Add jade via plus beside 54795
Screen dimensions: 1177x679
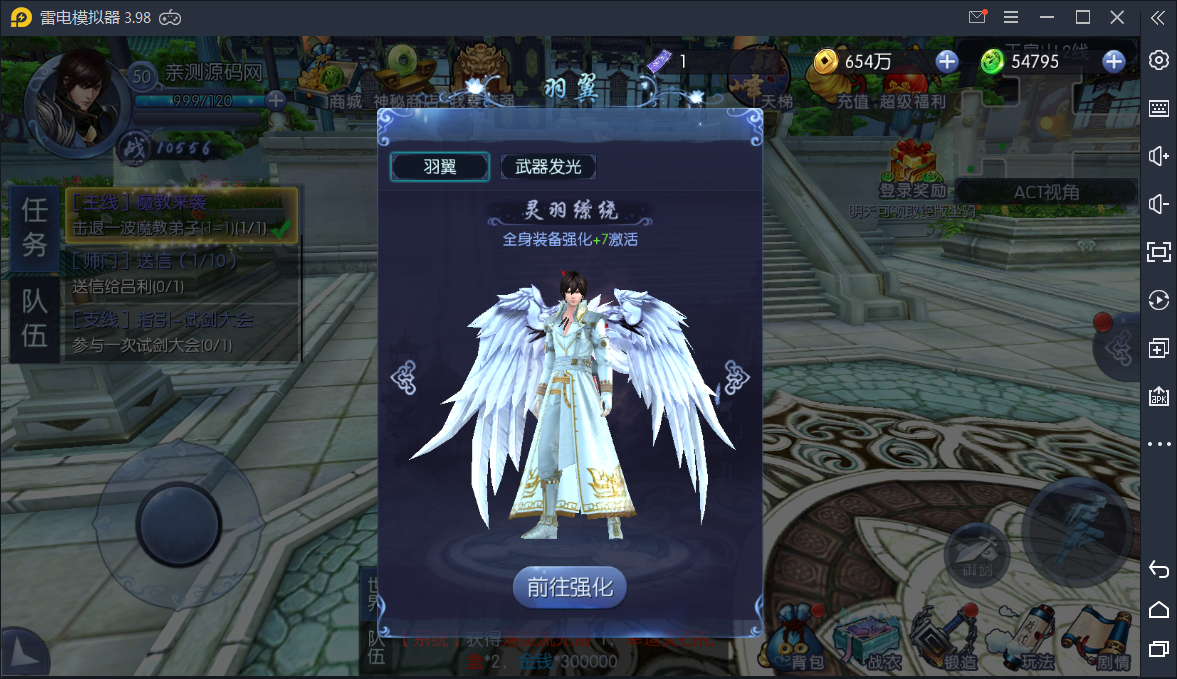(1113, 62)
